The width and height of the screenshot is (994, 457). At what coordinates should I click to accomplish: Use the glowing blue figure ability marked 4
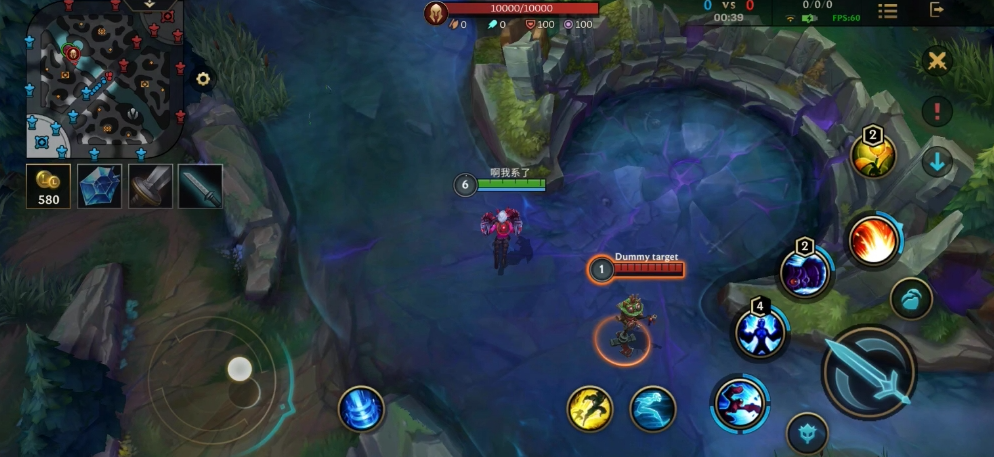tap(760, 332)
